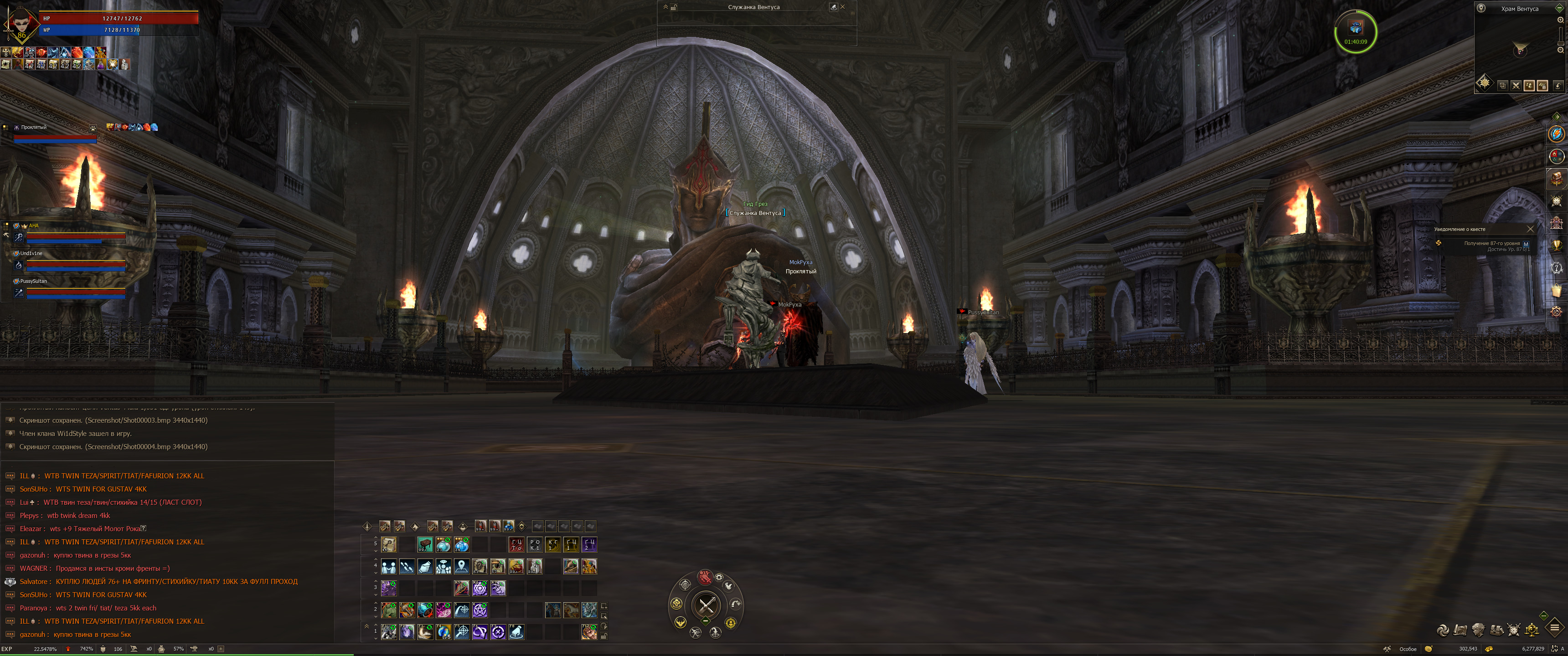The width and height of the screenshot is (1568, 656).
Task: Activate the pentagram skill in slot 6
Action: (x=480, y=609)
